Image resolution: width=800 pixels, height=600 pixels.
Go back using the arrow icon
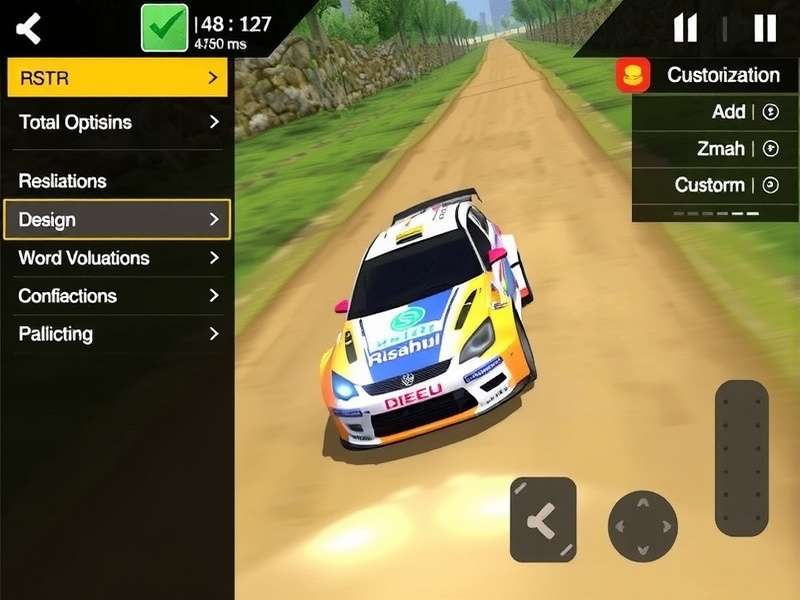tap(30, 28)
